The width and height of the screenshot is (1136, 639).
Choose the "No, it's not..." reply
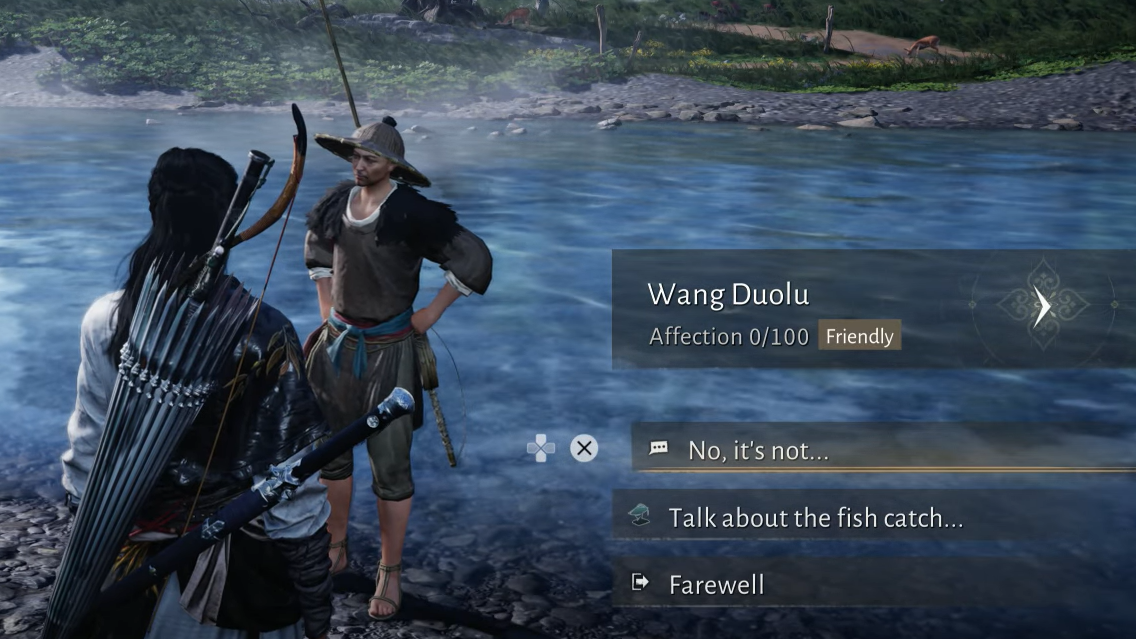[x=758, y=451]
